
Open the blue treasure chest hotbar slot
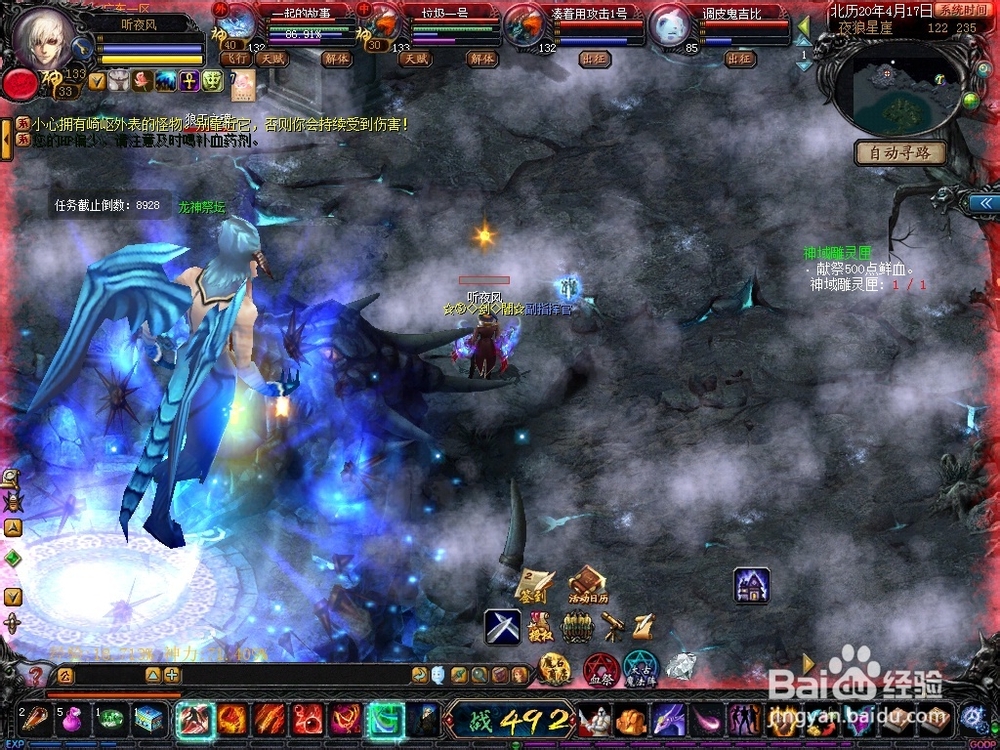tap(149, 719)
